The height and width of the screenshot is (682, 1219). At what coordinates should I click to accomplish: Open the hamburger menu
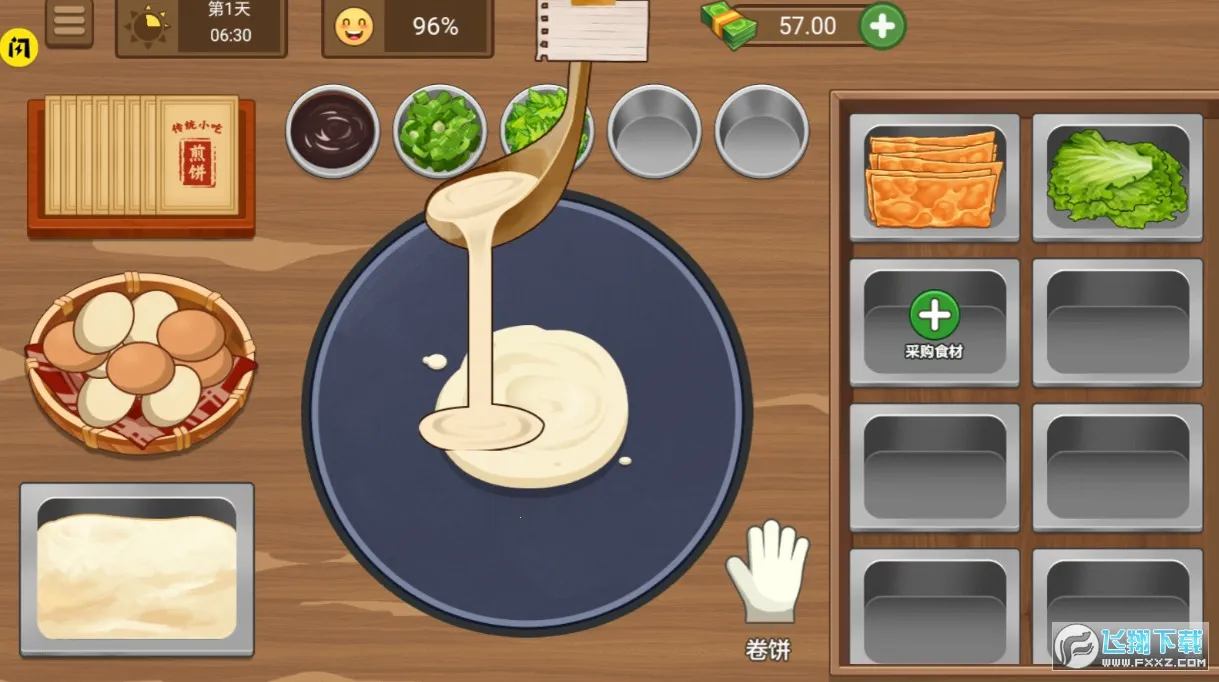69,22
